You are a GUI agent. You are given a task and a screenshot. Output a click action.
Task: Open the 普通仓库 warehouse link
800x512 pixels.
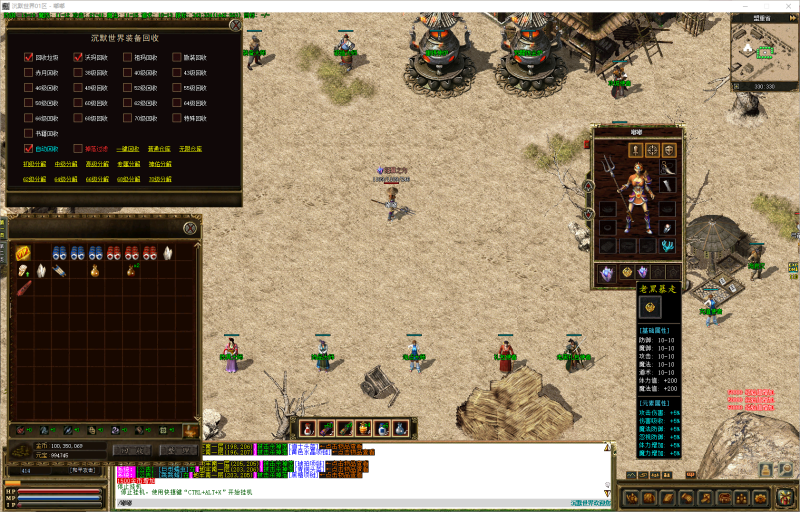tap(159, 149)
